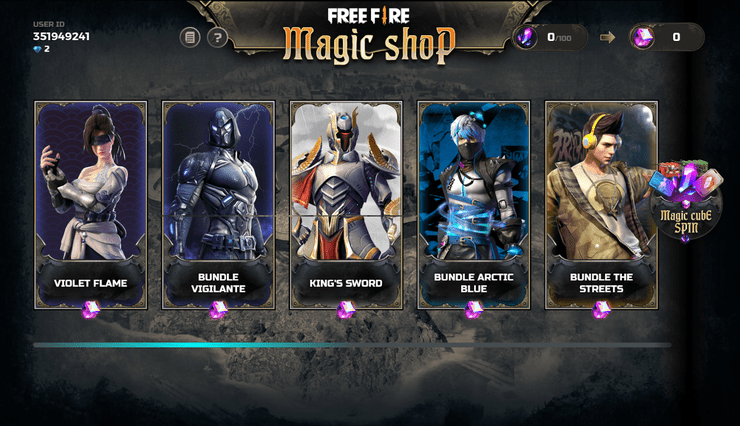Open the list icon beside help
Viewport: 740px width, 426px height.
click(190, 38)
